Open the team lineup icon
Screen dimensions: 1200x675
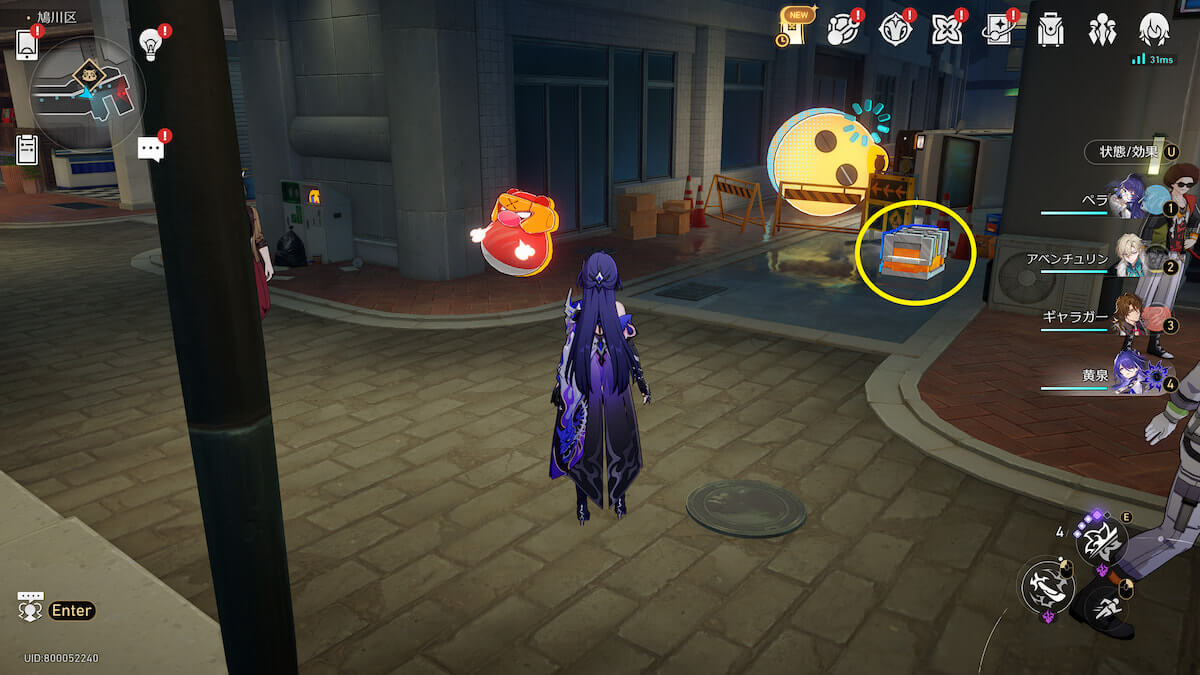click(1102, 30)
